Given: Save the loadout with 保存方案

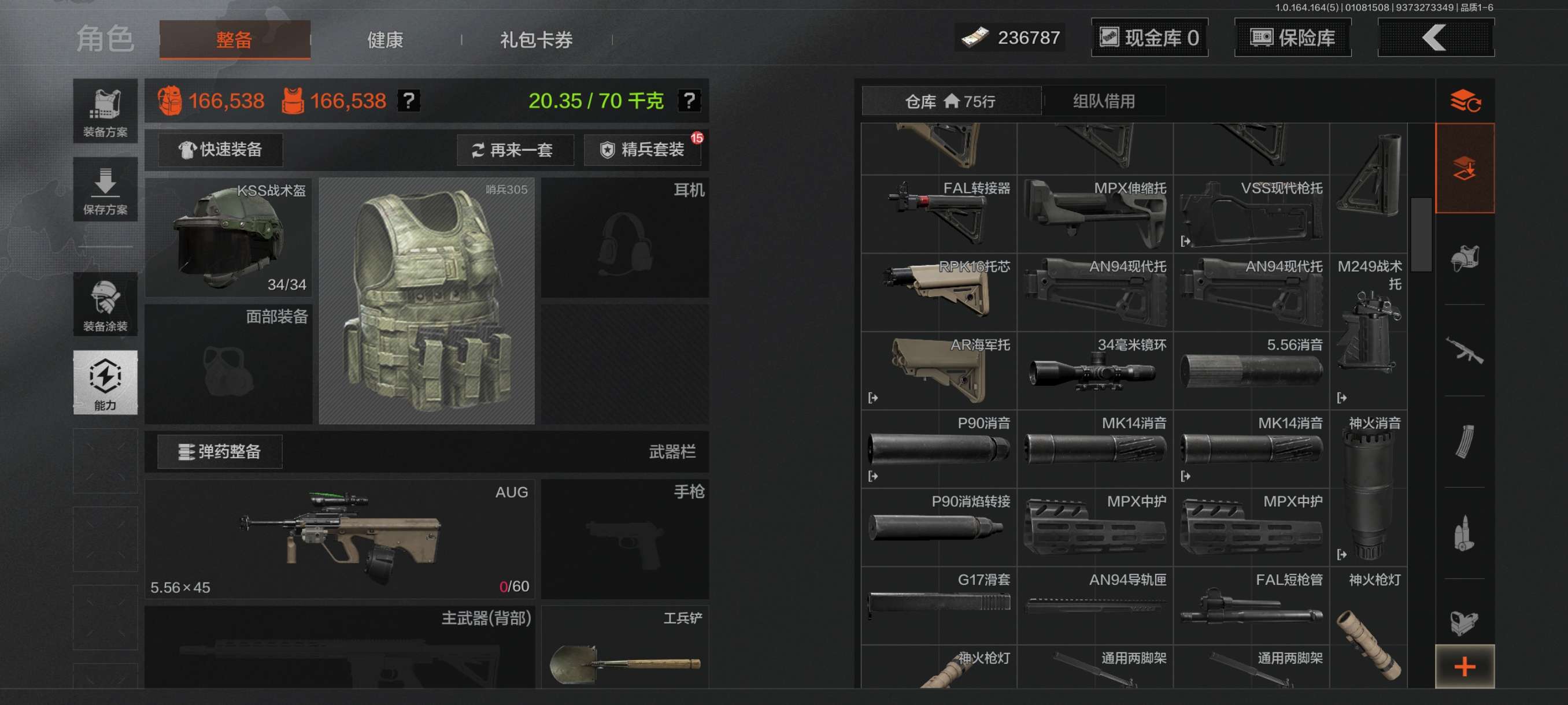Looking at the screenshot, I should (105, 190).
